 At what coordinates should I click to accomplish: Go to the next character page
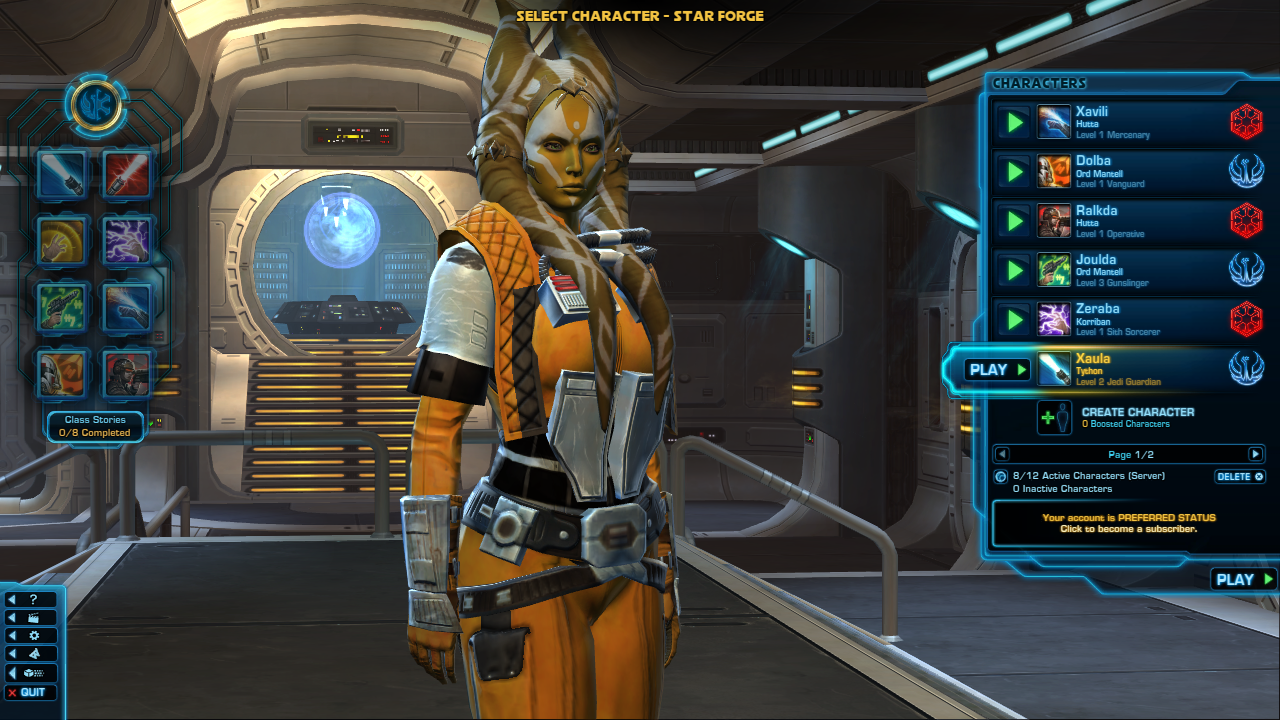1255,454
